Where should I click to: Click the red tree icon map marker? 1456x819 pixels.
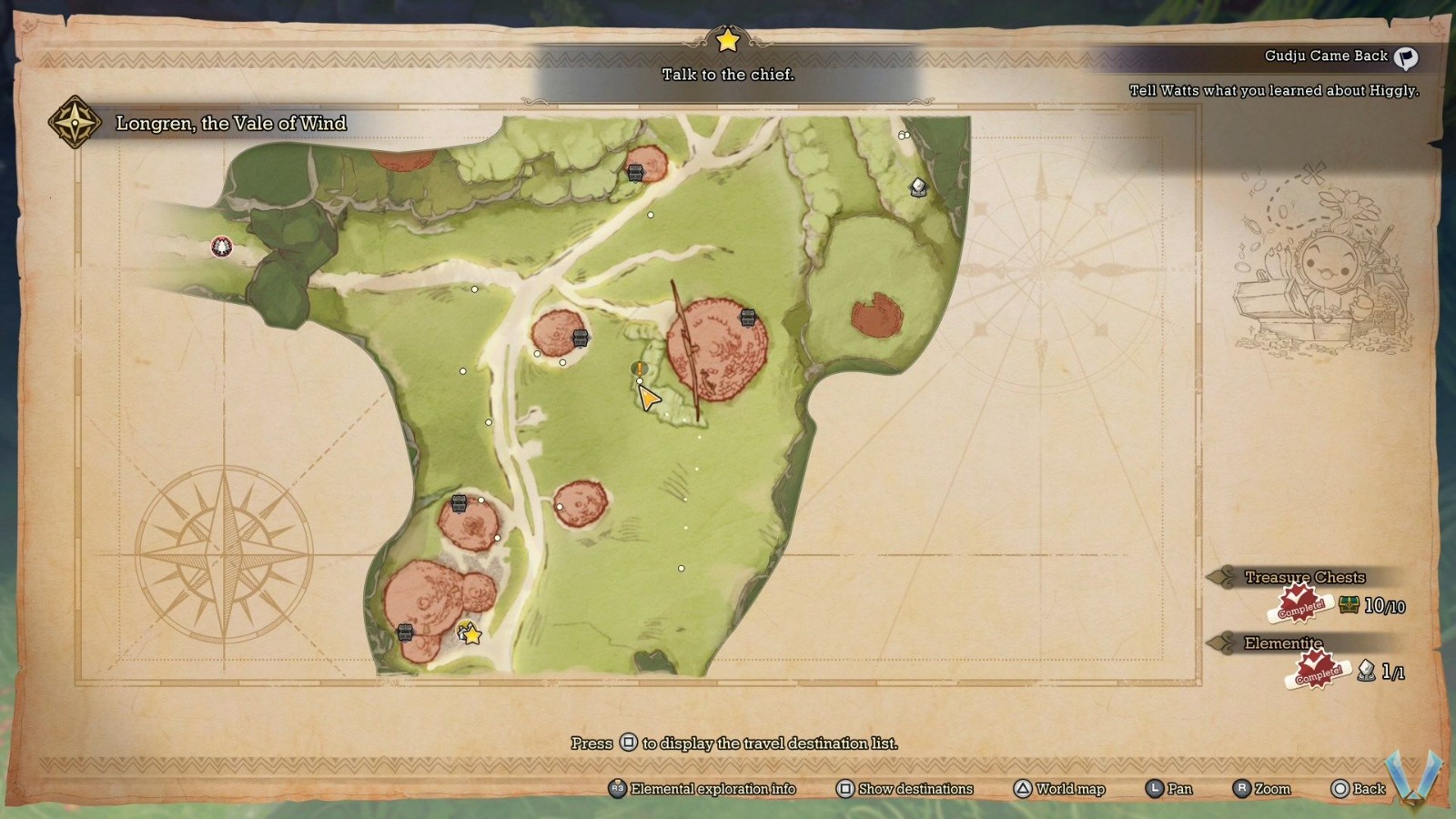(221, 247)
